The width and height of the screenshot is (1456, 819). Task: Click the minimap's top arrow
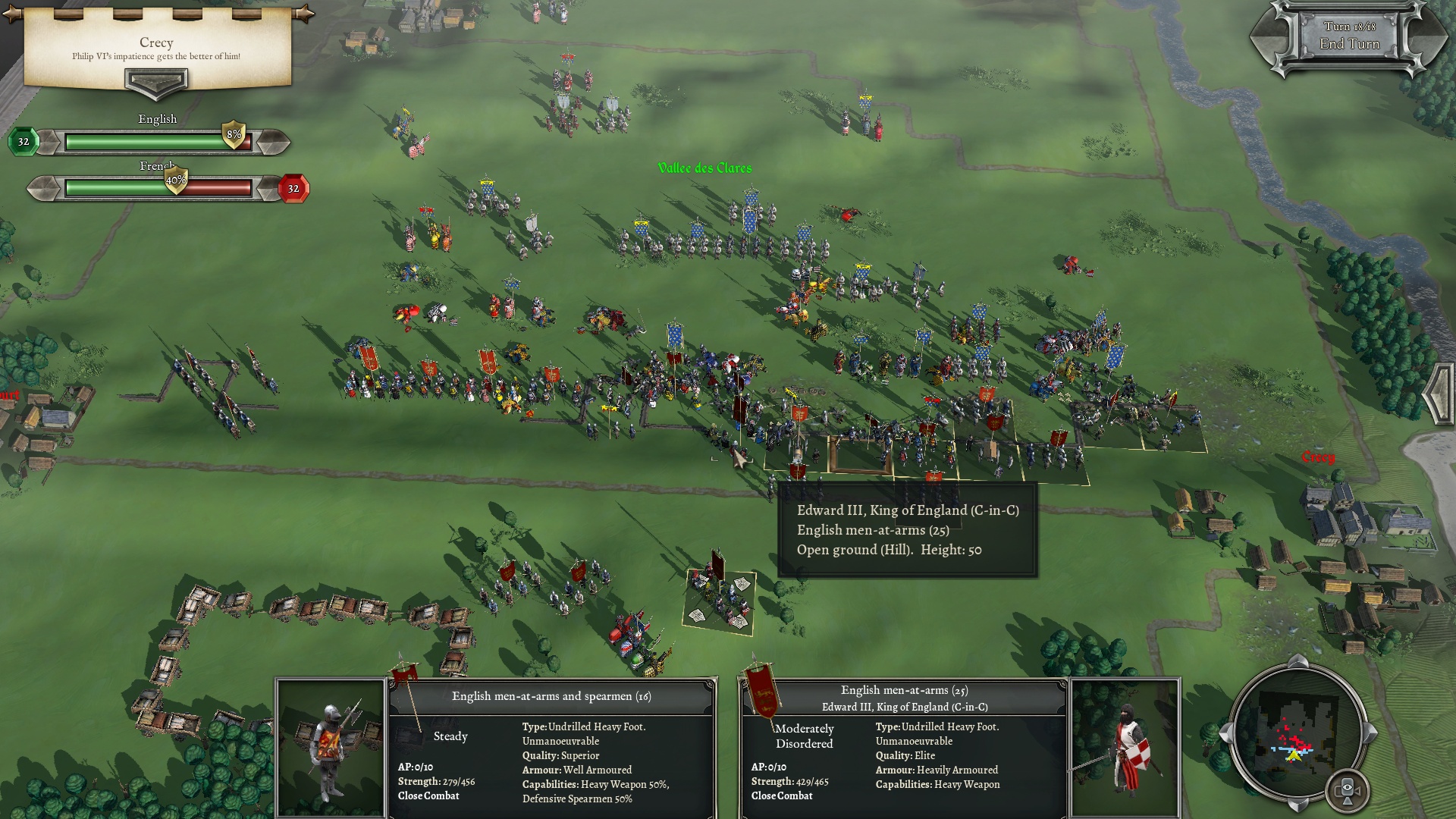tap(1297, 661)
